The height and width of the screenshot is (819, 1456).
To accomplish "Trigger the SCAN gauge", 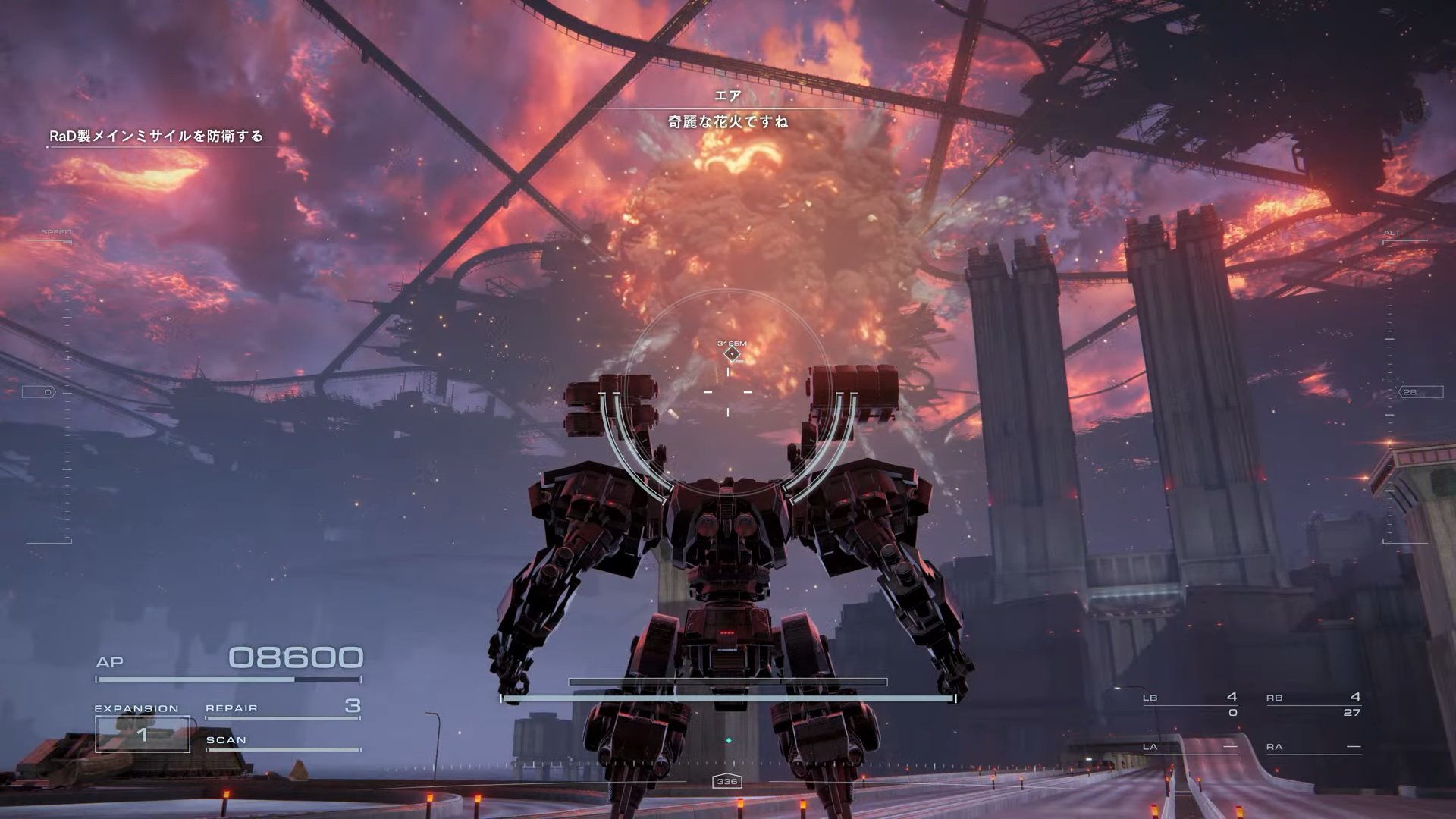I will coord(282,742).
